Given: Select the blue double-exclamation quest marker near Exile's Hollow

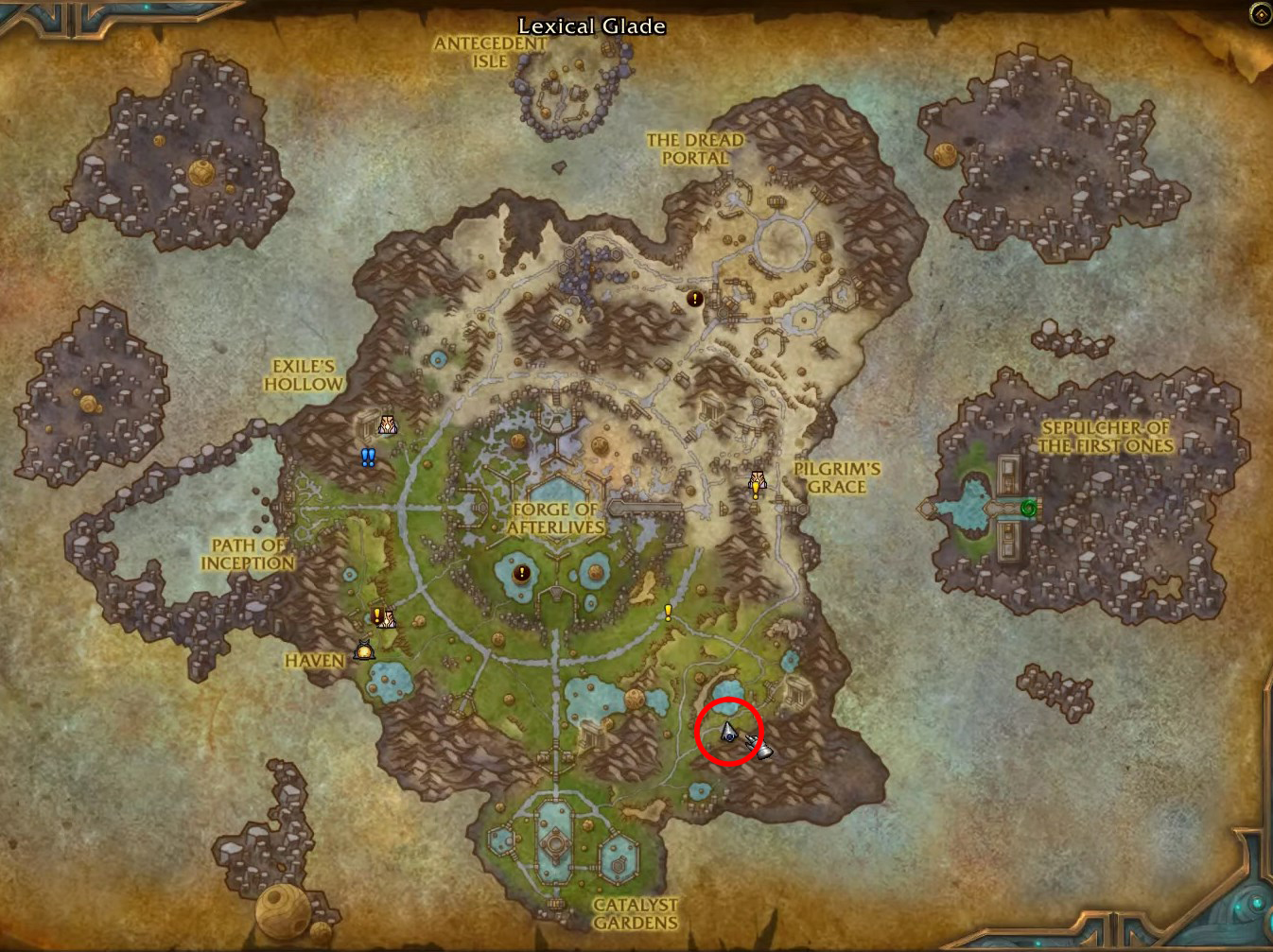Looking at the screenshot, I should [x=368, y=455].
